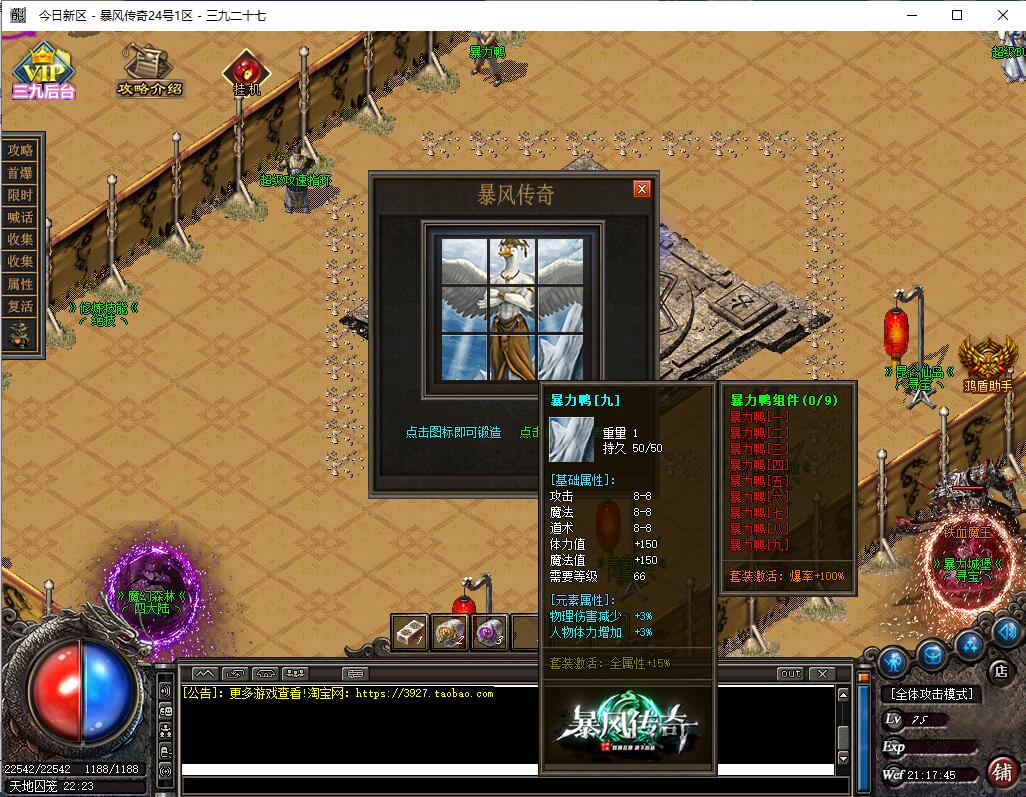Show the 属性 attributes menu entry

coord(20,284)
